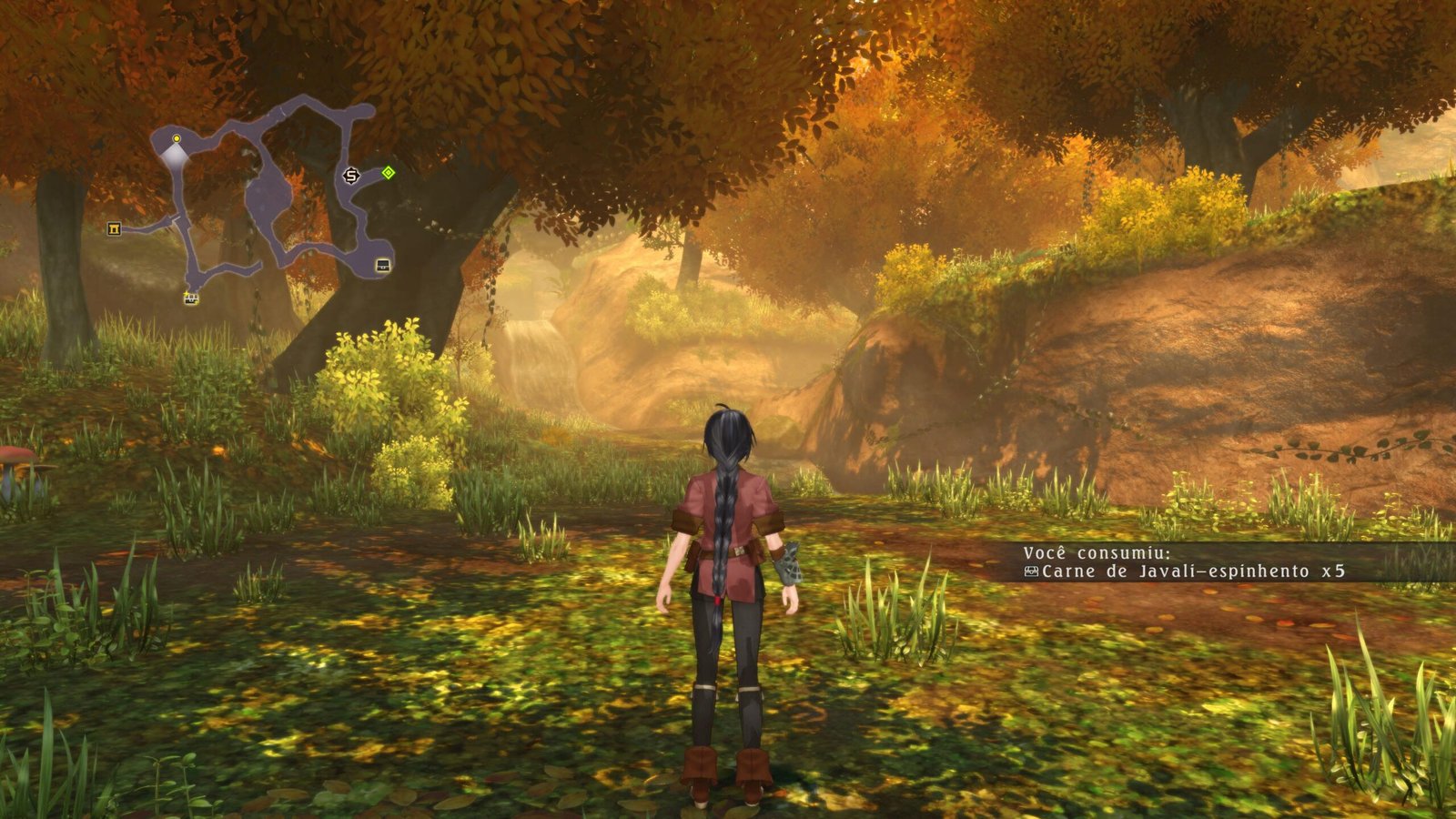Select the yellow gate exit marker

click(x=114, y=228)
